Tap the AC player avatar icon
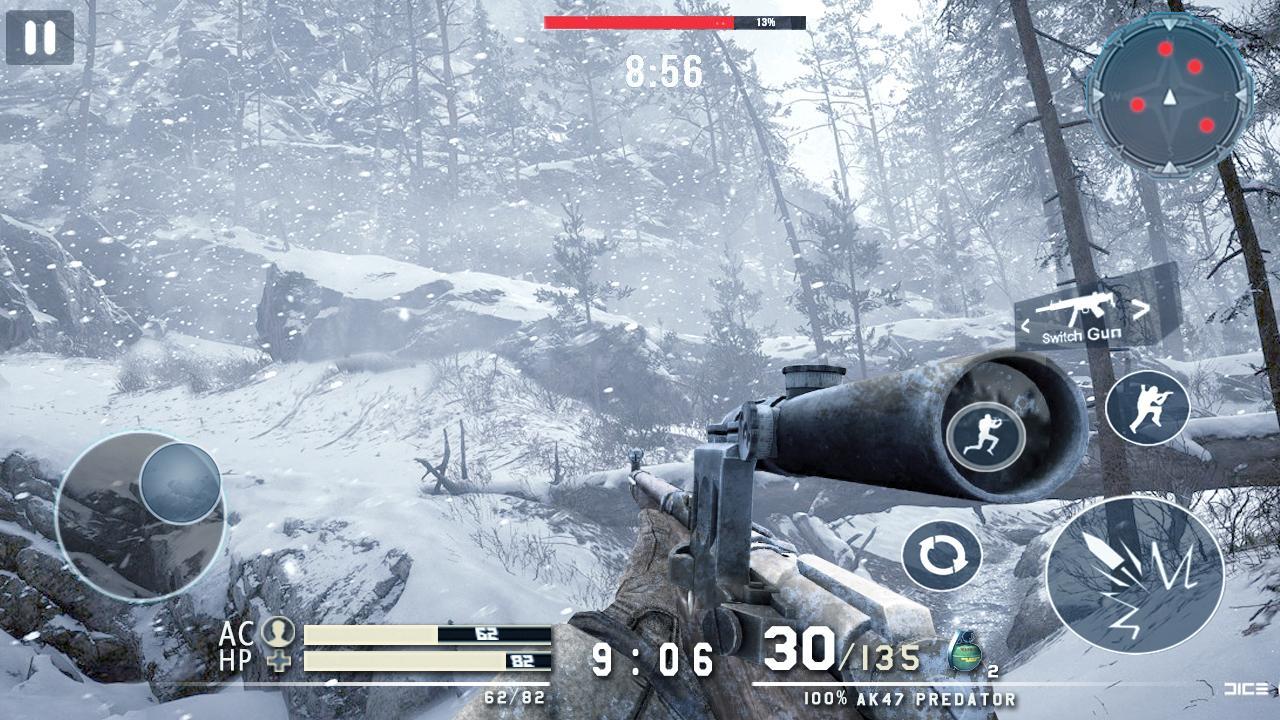The image size is (1280, 720). click(278, 633)
